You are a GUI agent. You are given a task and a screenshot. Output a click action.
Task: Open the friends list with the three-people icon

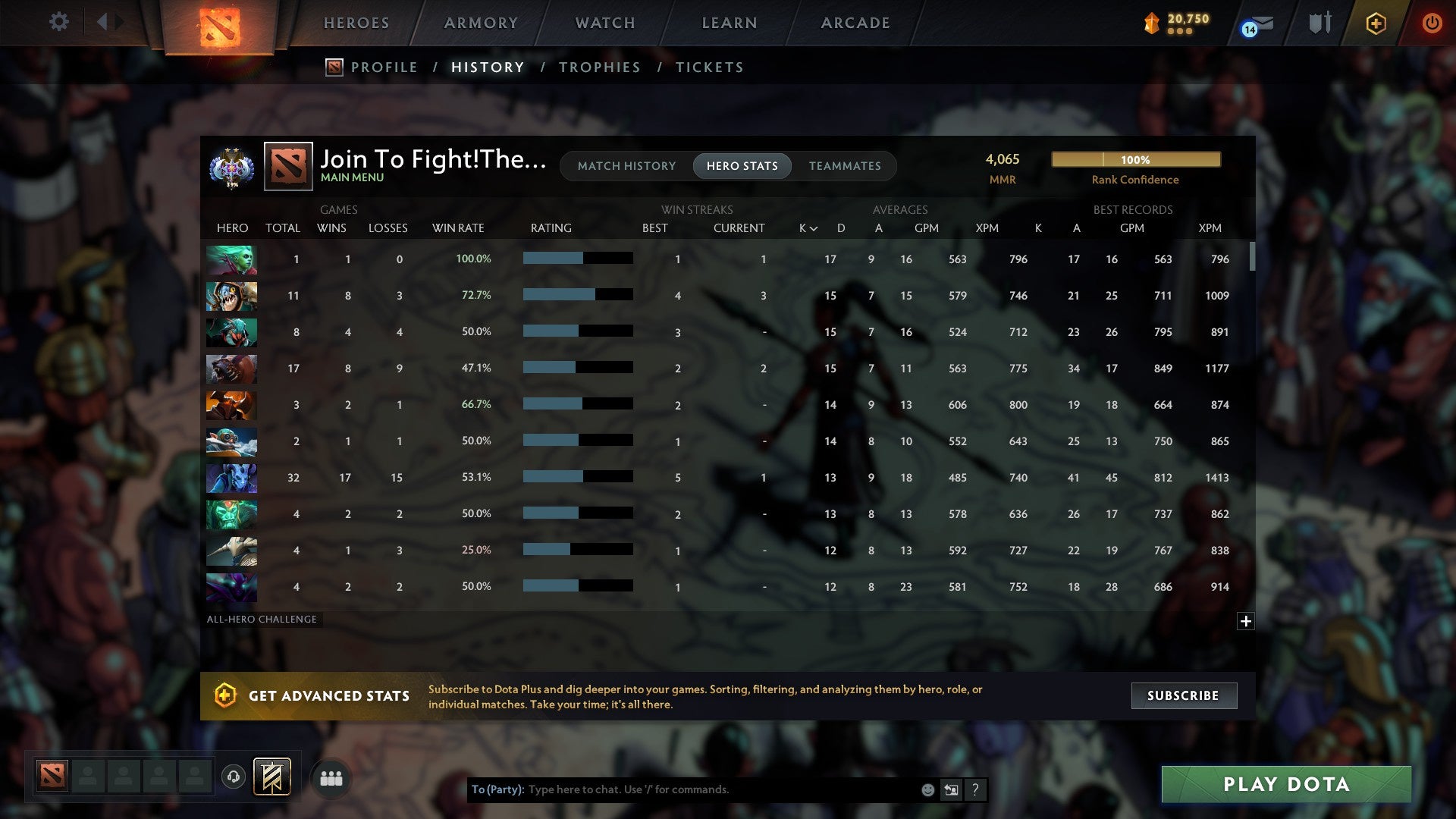coord(330,777)
